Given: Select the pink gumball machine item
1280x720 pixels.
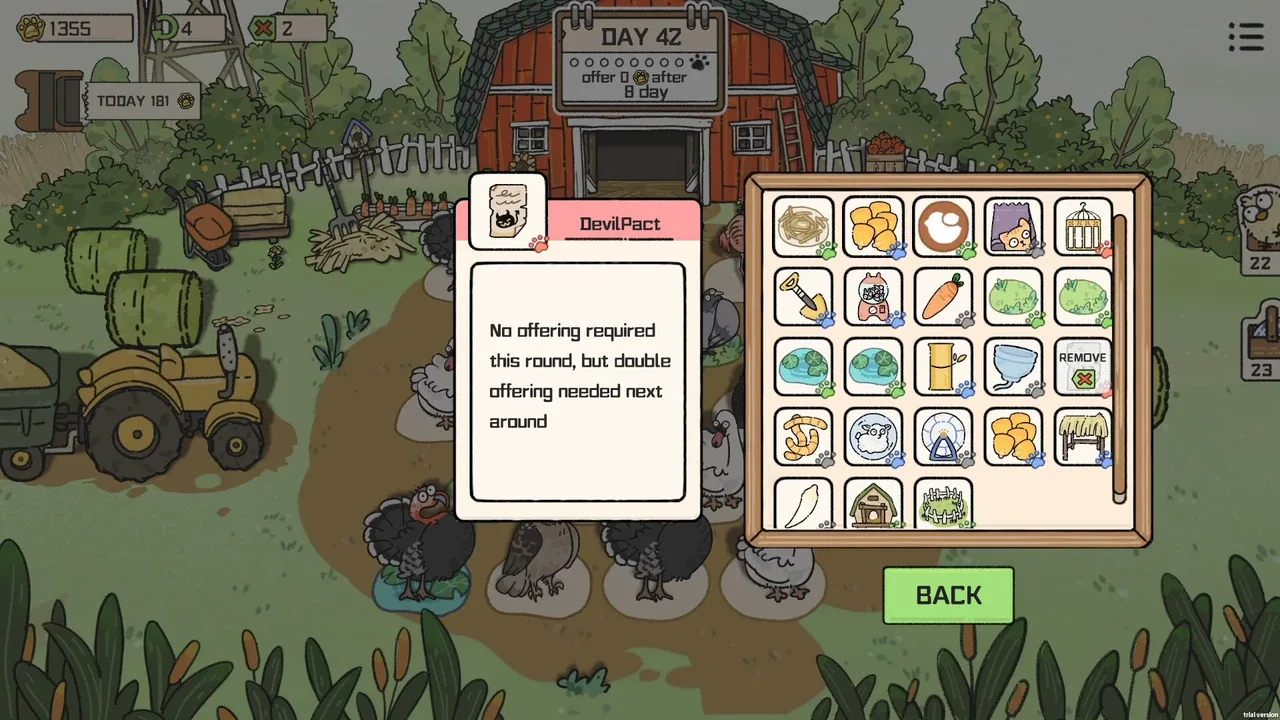Looking at the screenshot, I should point(873,296).
